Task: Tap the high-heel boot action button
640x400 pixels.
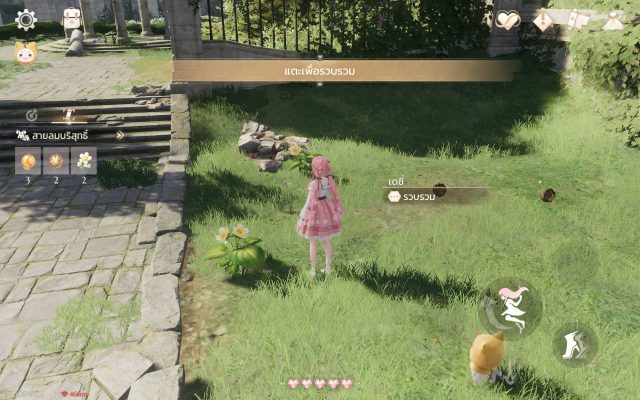Action: (575, 344)
